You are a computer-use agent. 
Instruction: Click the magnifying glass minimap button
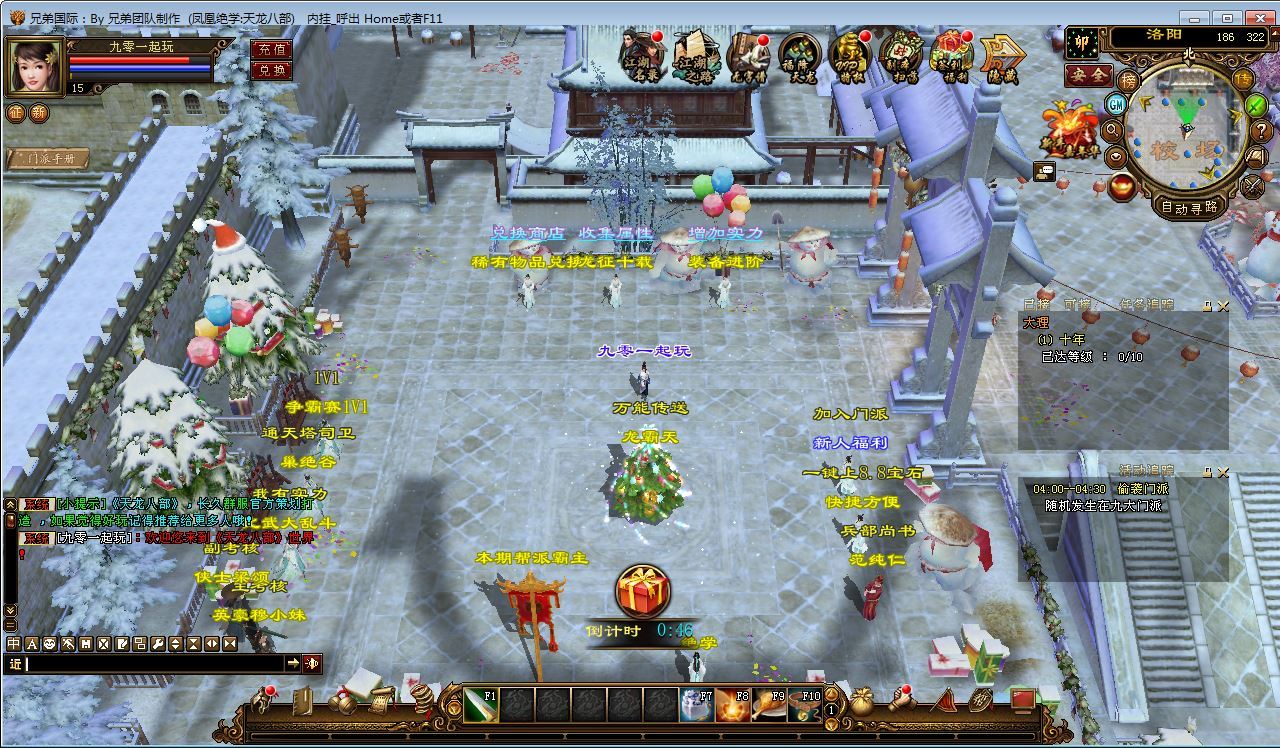(1112, 130)
